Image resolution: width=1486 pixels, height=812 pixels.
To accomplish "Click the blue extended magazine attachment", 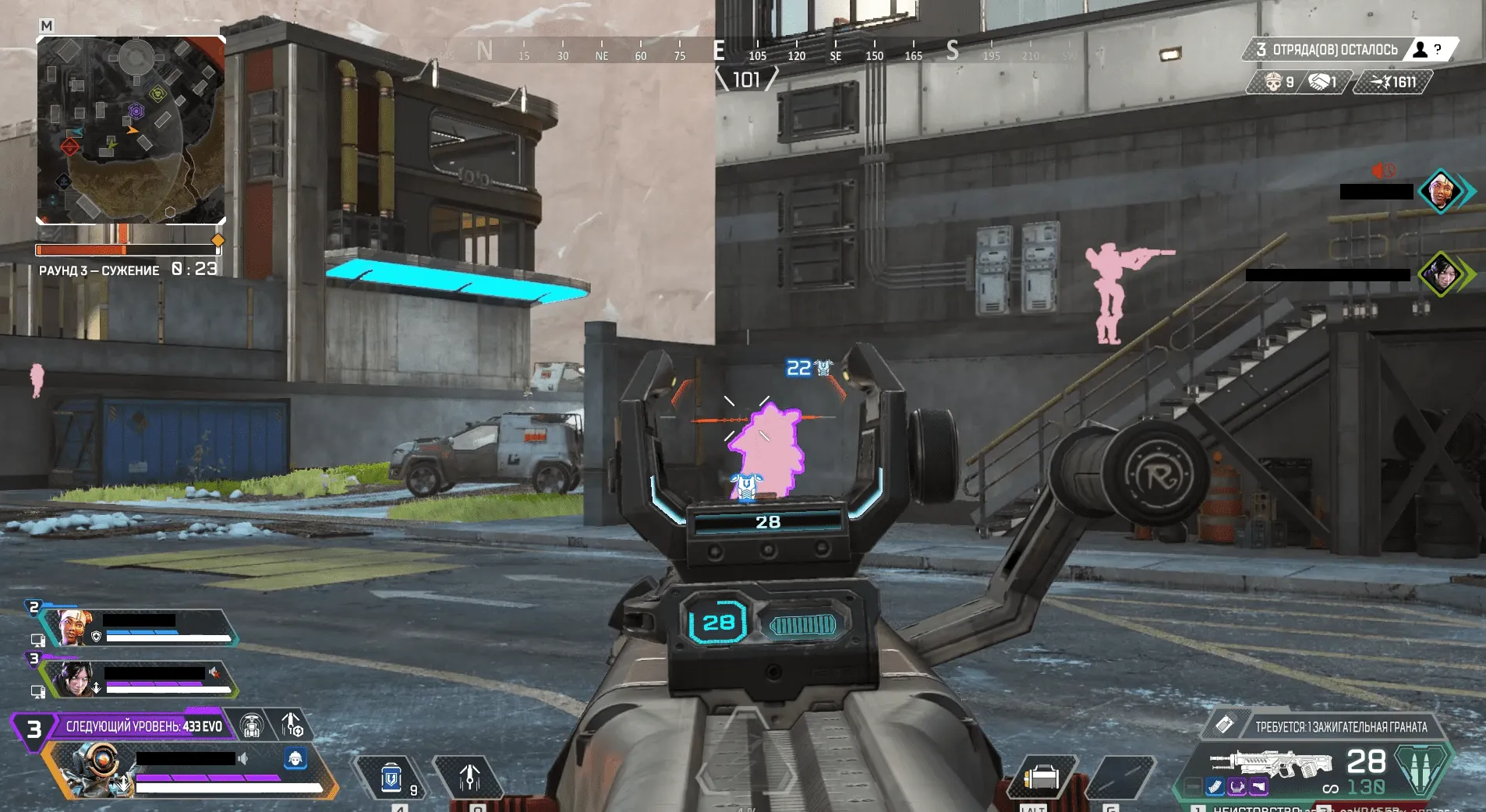I will click(1215, 787).
